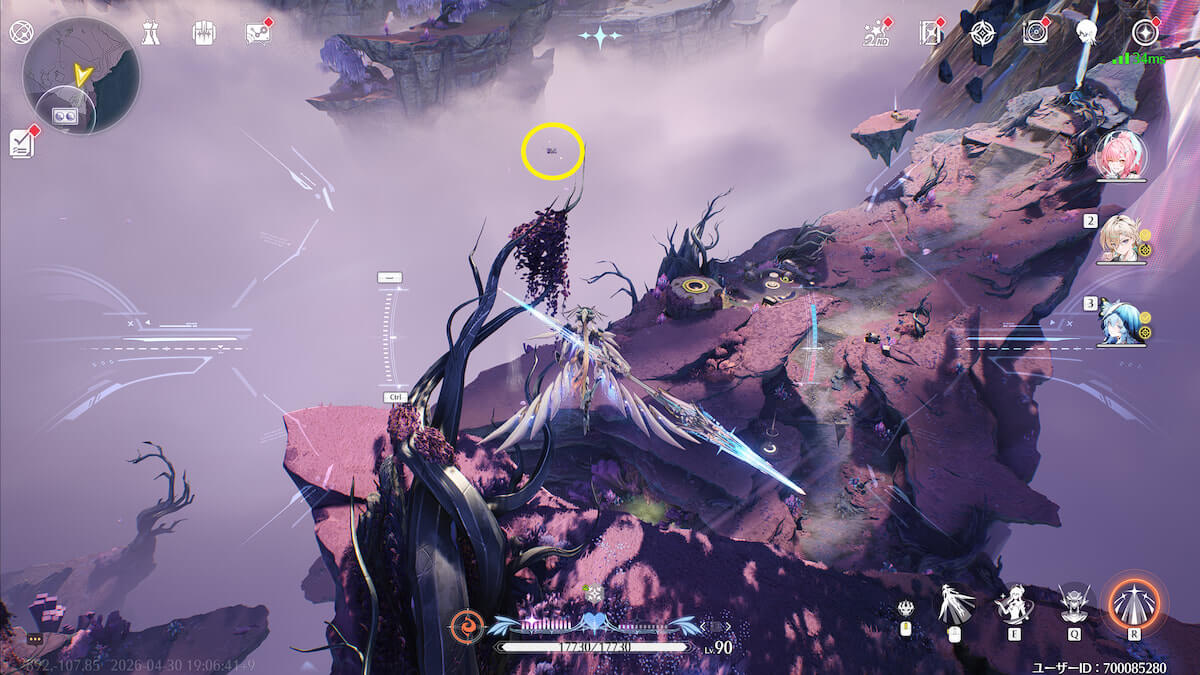Viewport: 1200px width, 675px height.
Task: Open the hourglass book icon
Action: pos(930,34)
